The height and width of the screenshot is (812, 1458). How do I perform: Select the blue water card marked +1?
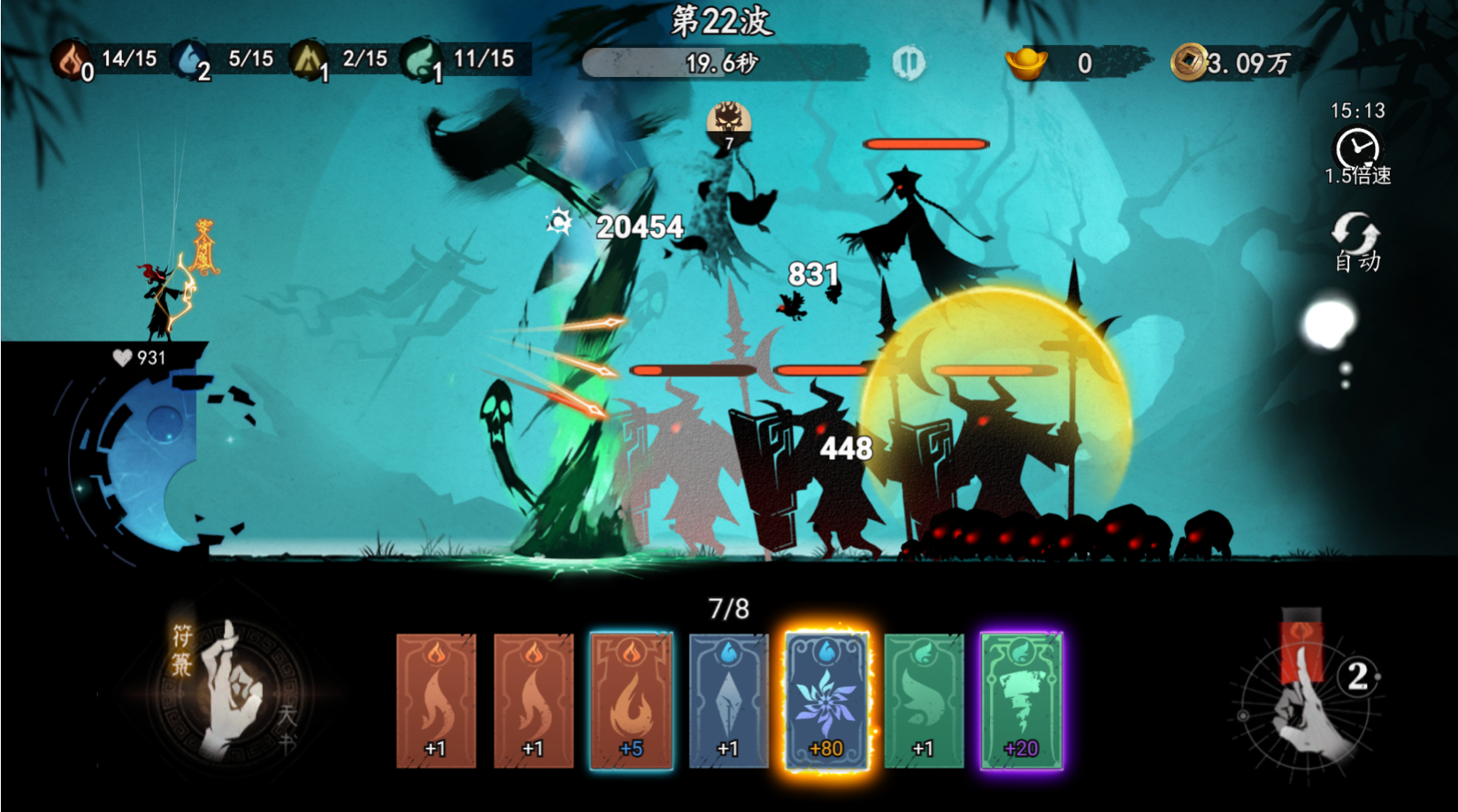tap(728, 700)
